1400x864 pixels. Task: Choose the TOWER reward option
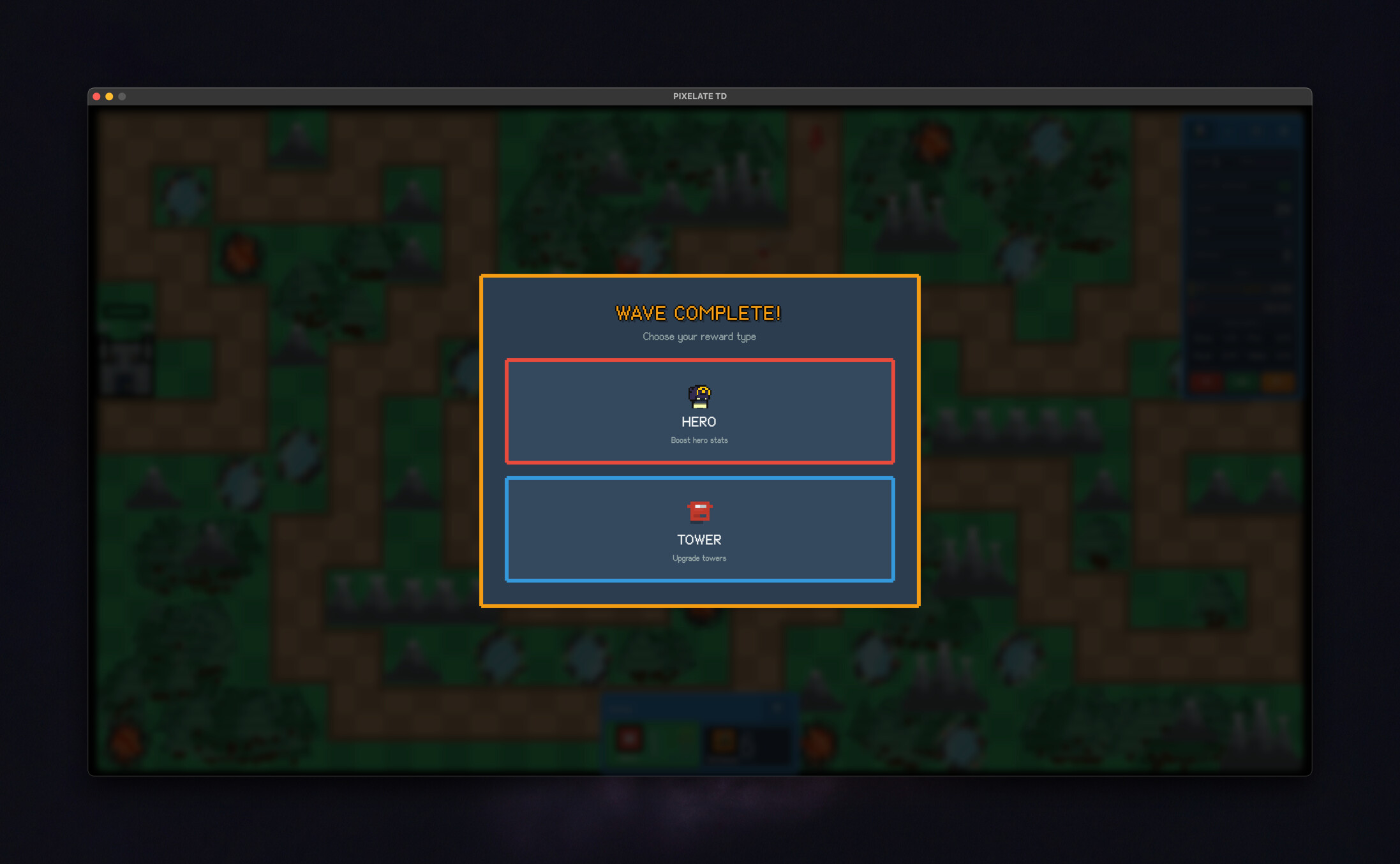[699, 530]
